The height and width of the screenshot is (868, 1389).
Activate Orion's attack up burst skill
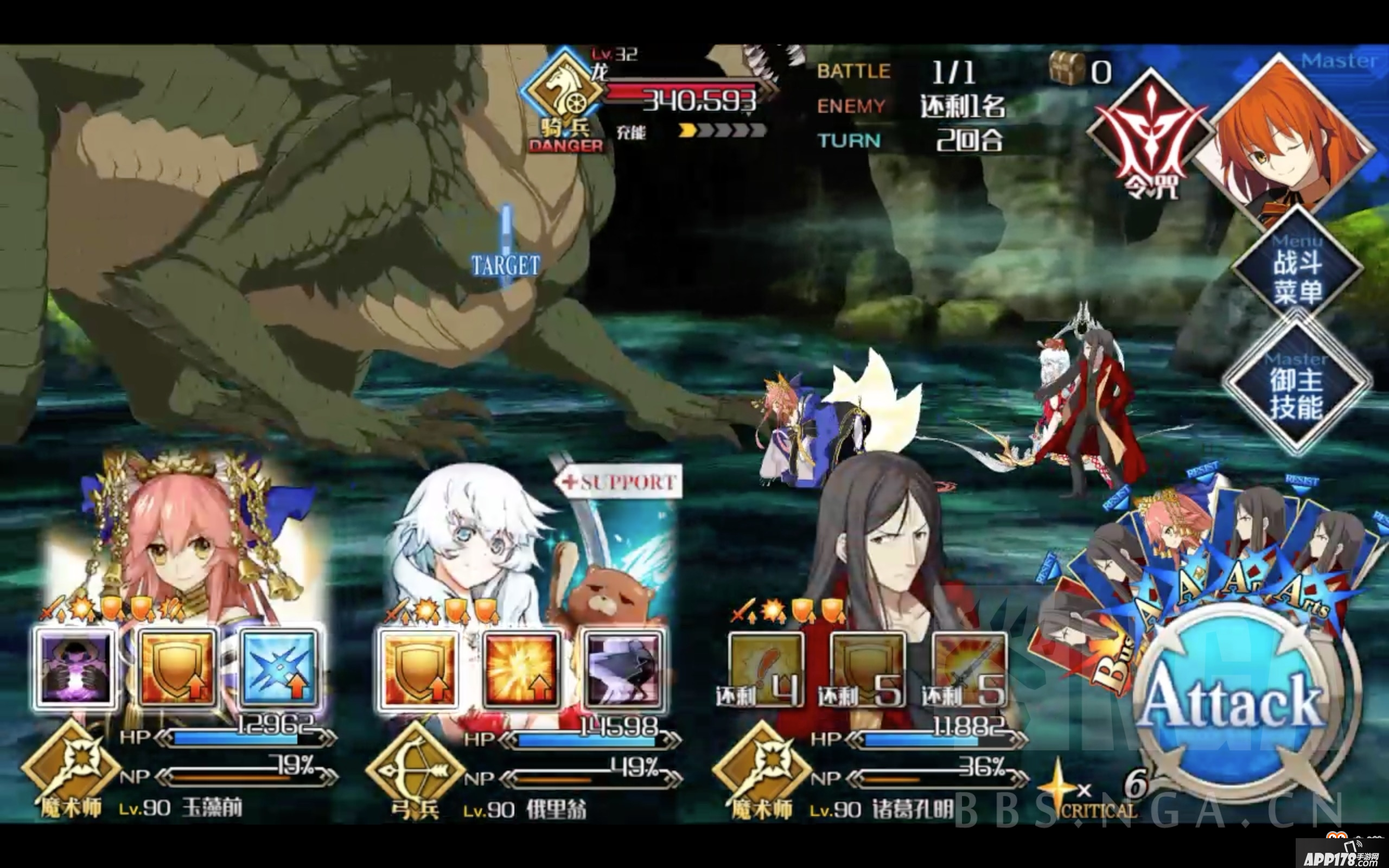(523, 669)
